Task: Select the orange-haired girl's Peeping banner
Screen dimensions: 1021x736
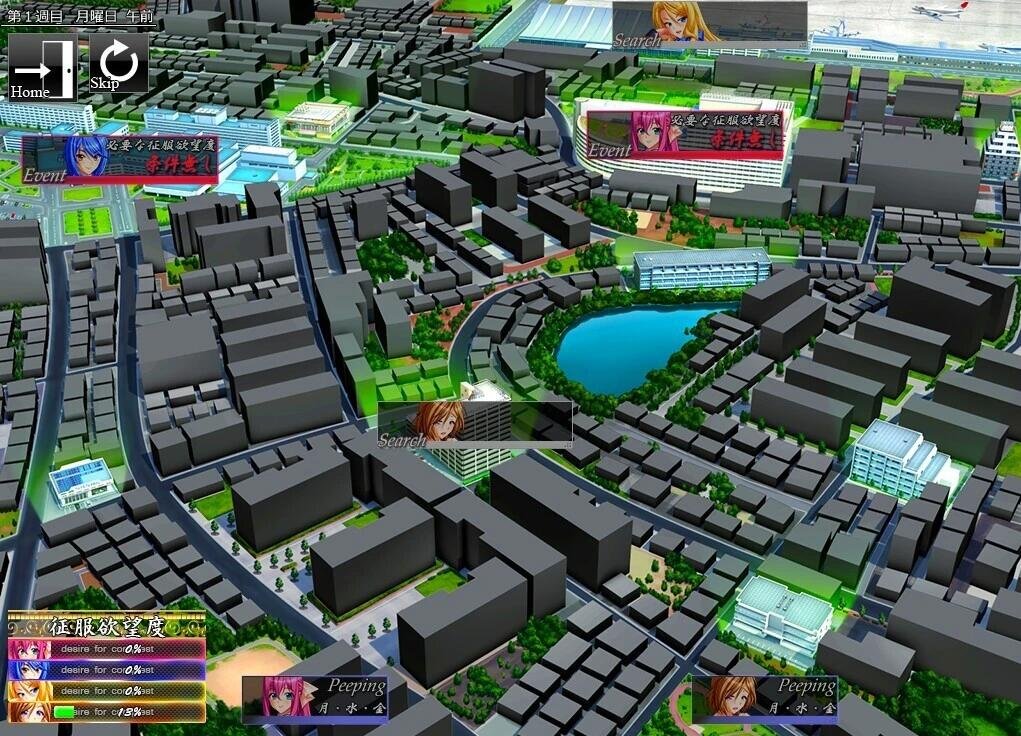Action: (x=764, y=698)
